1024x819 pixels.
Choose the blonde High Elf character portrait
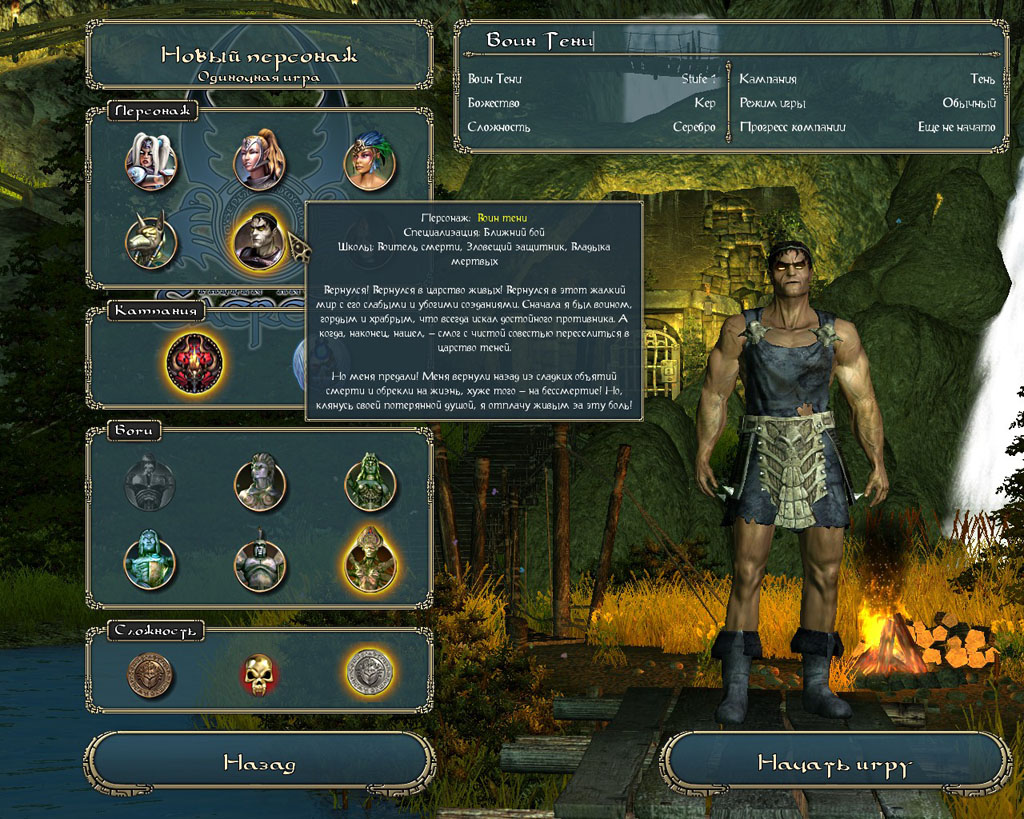click(260, 159)
